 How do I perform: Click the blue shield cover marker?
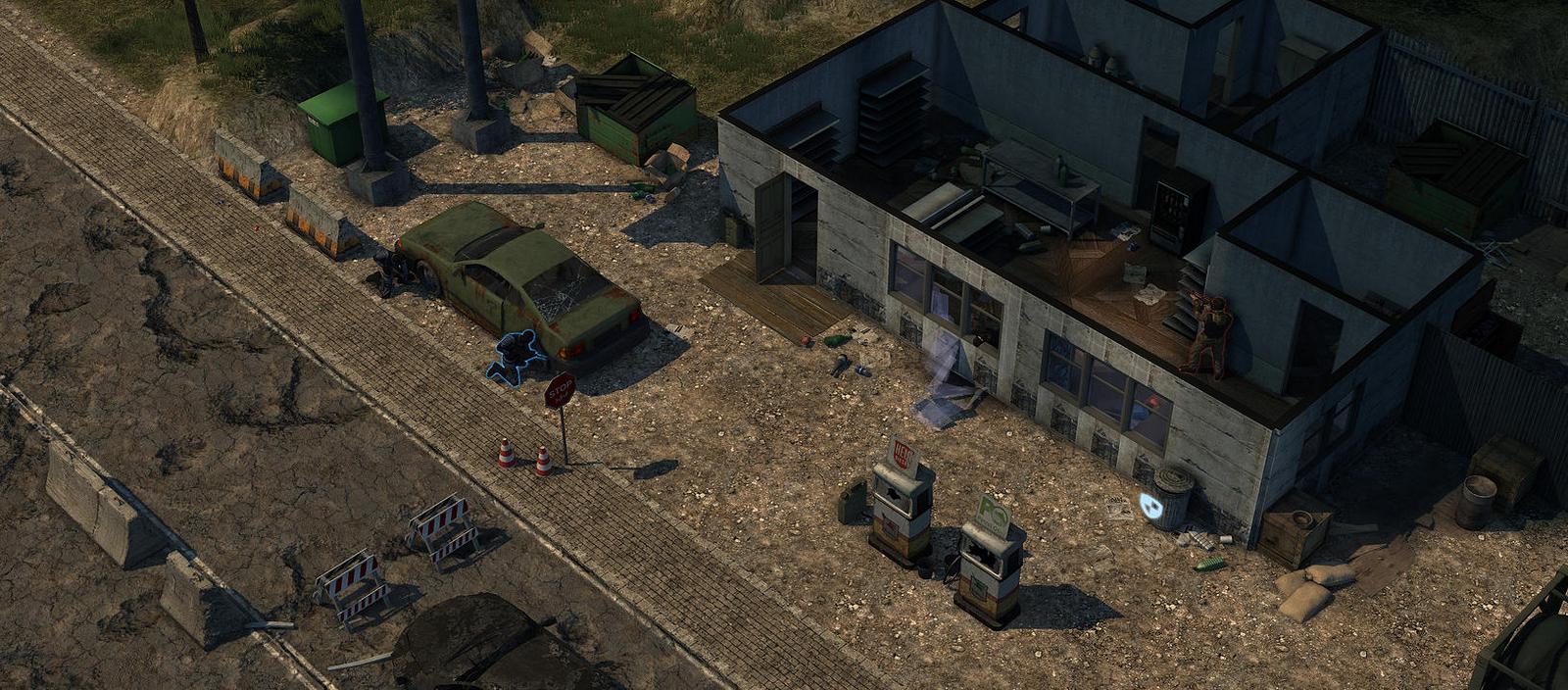(x=1151, y=507)
